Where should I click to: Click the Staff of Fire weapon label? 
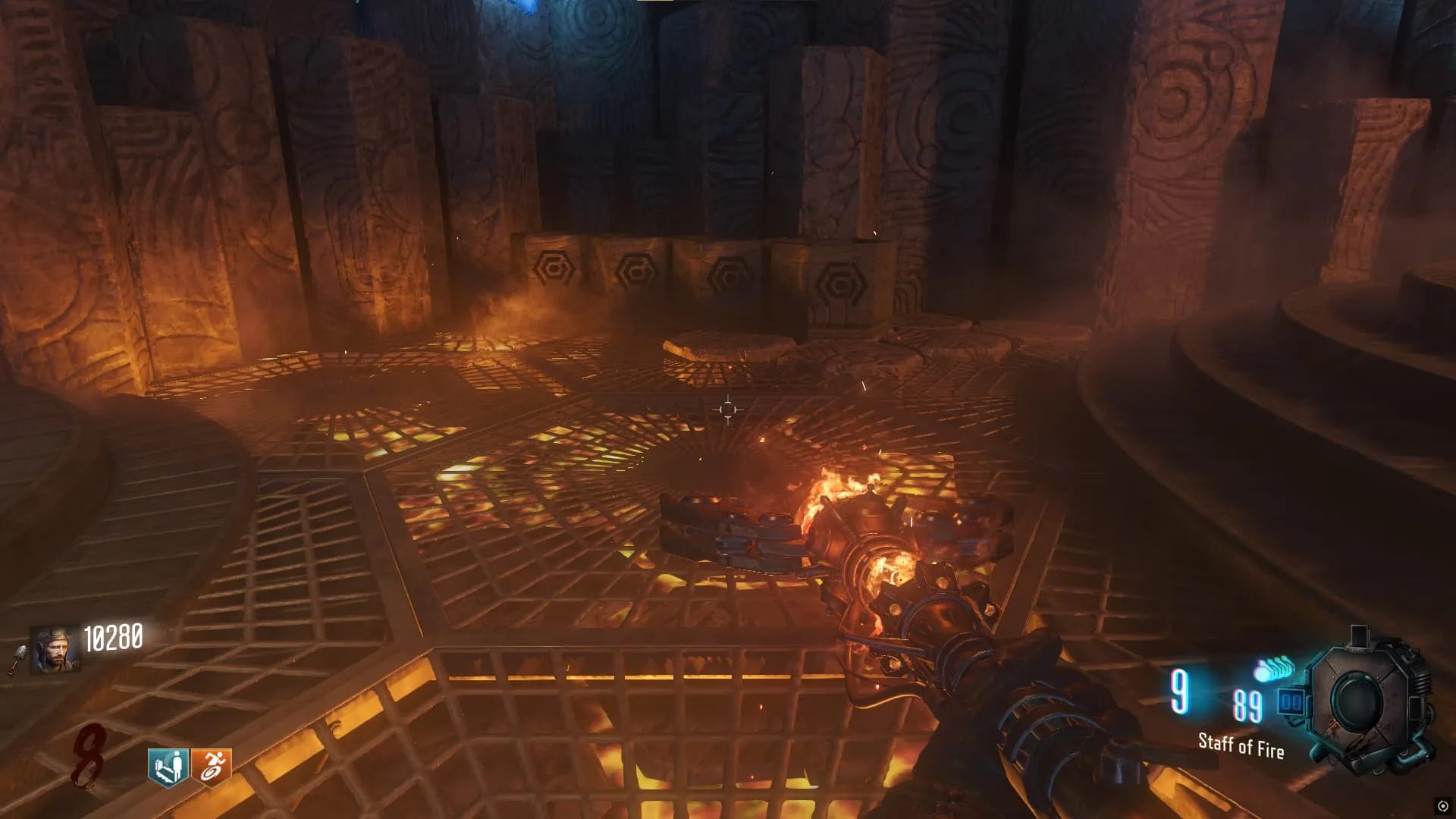1241,746
